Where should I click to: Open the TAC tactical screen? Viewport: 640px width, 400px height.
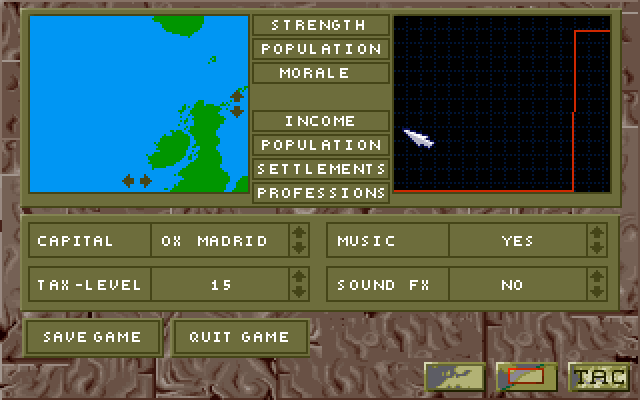click(597, 377)
